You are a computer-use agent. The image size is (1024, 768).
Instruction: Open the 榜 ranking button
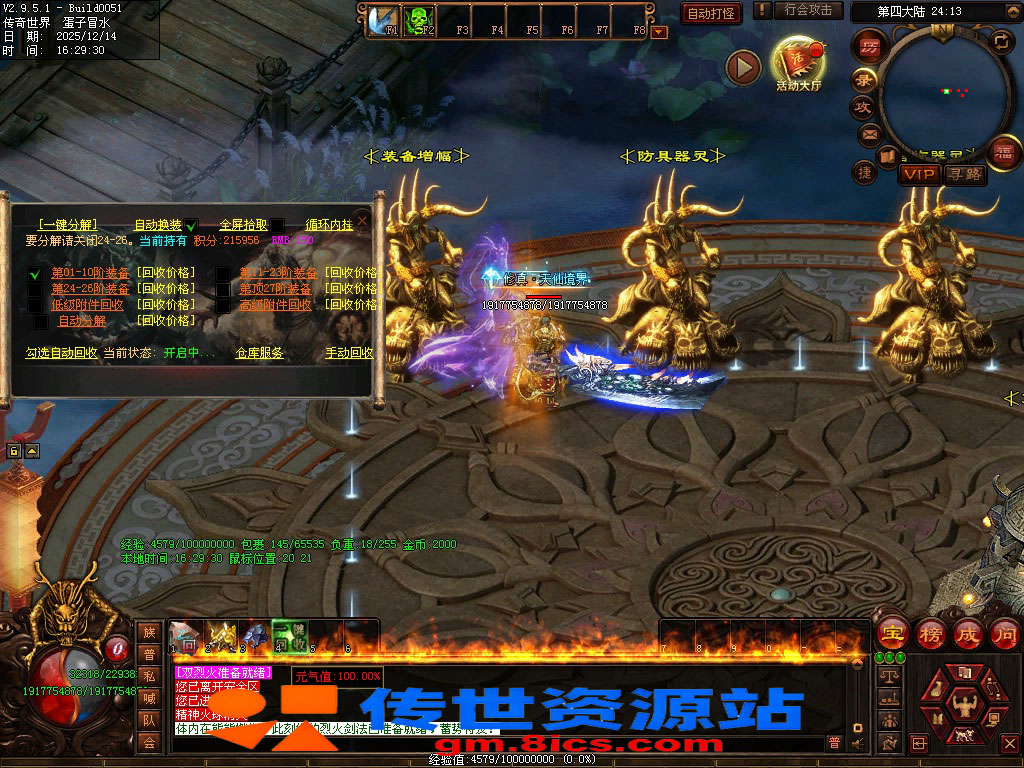coord(930,633)
